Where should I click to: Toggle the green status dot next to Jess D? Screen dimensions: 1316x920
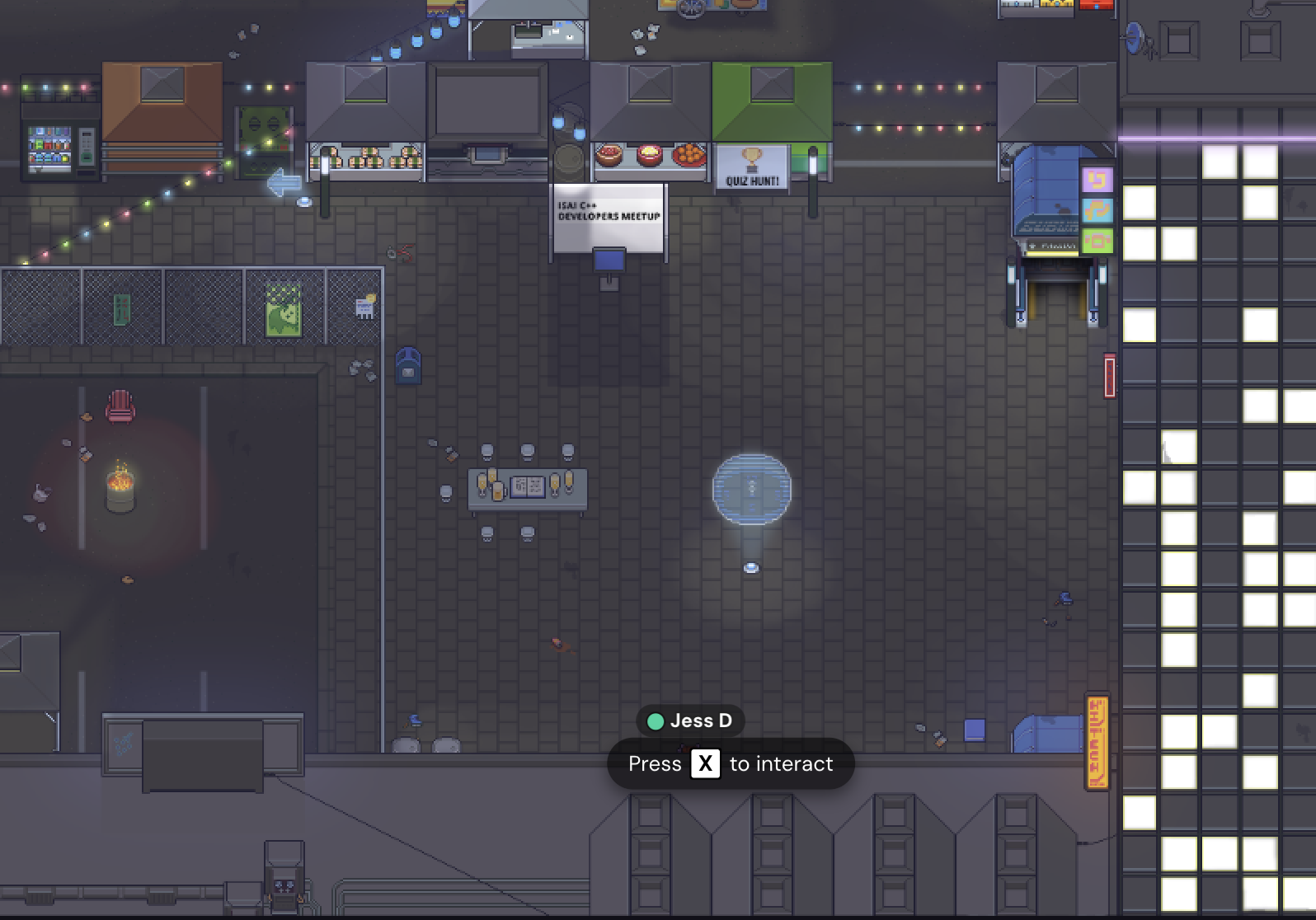pyautogui.click(x=655, y=721)
